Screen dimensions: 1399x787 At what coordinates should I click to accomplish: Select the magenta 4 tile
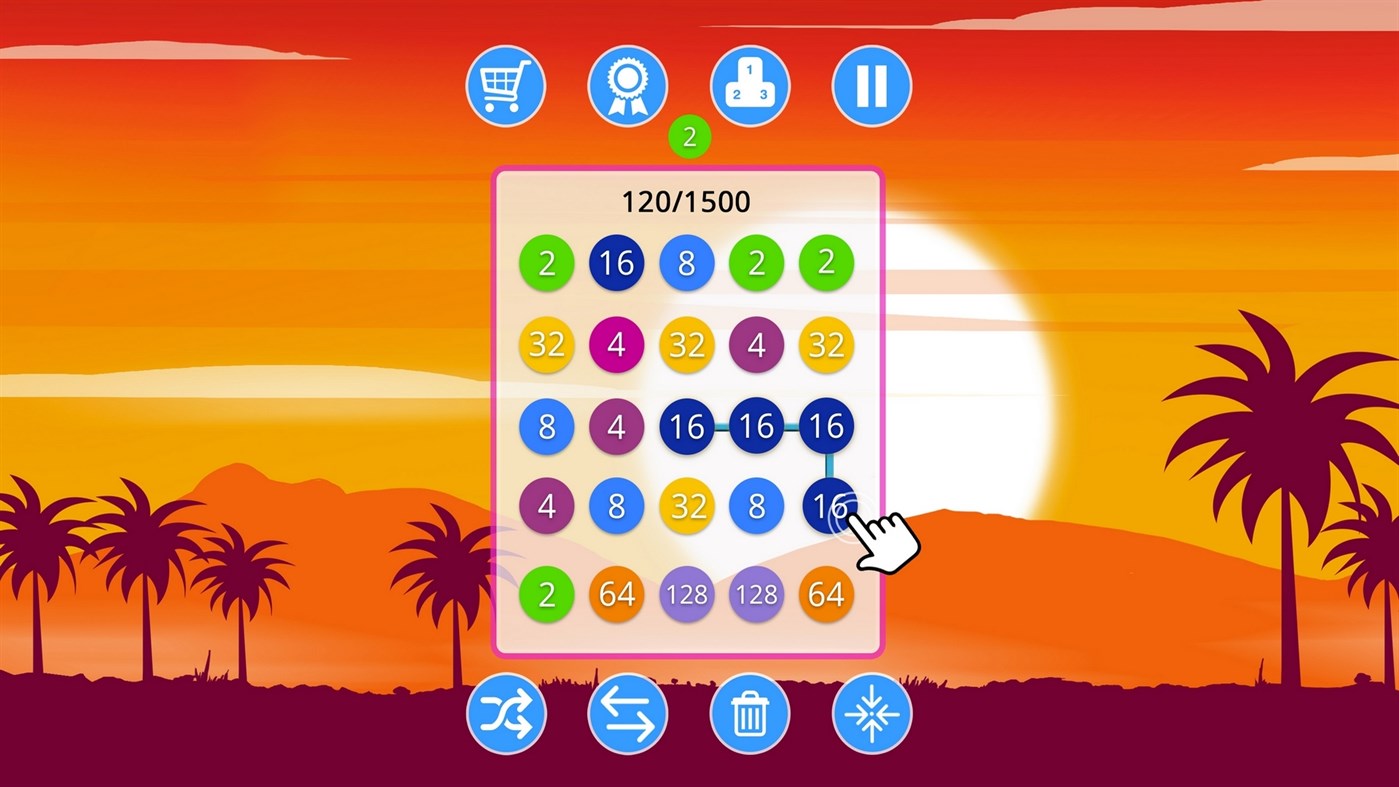tap(617, 345)
